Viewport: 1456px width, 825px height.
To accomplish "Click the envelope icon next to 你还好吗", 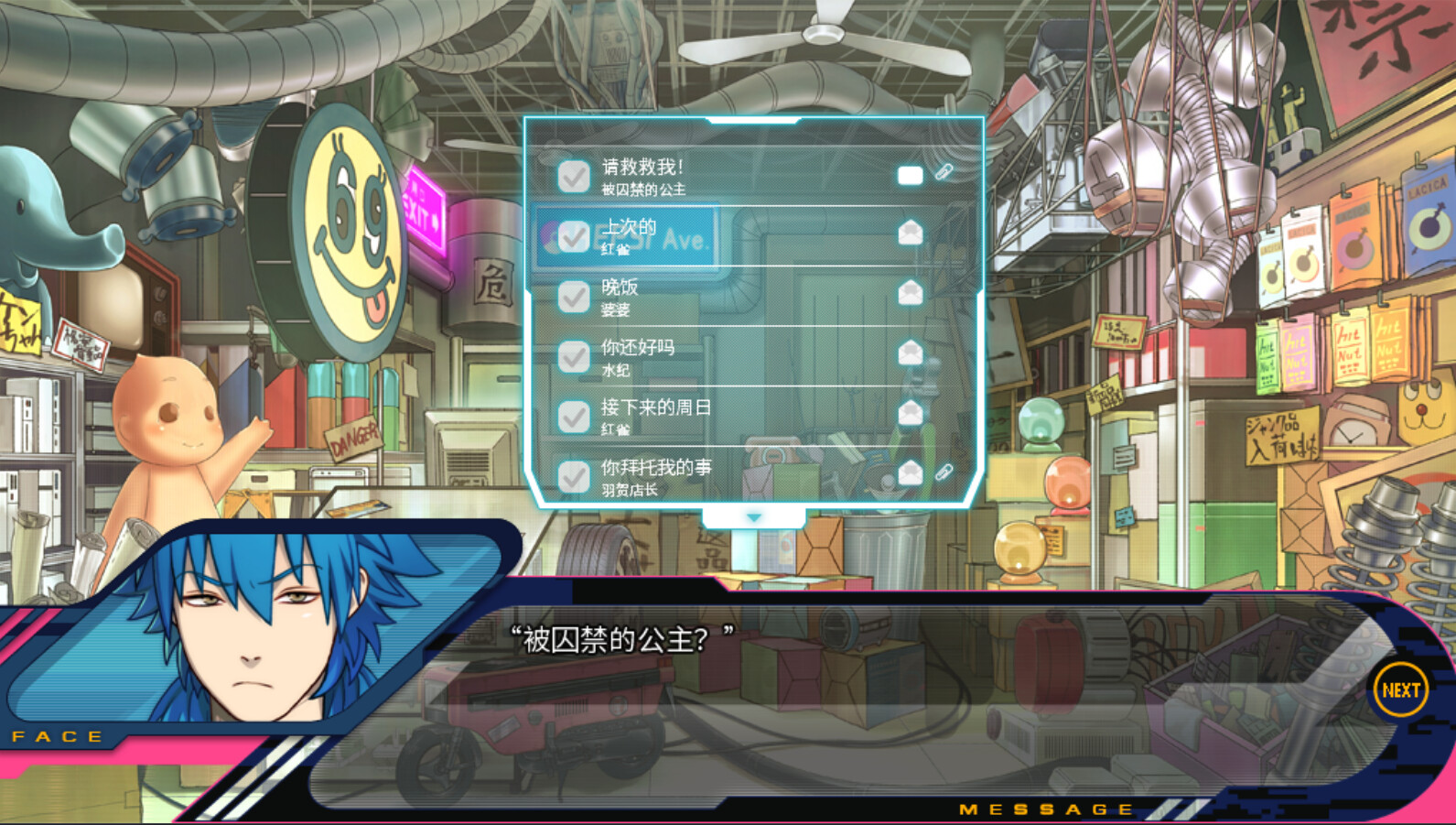I will [x=910, y=351].
